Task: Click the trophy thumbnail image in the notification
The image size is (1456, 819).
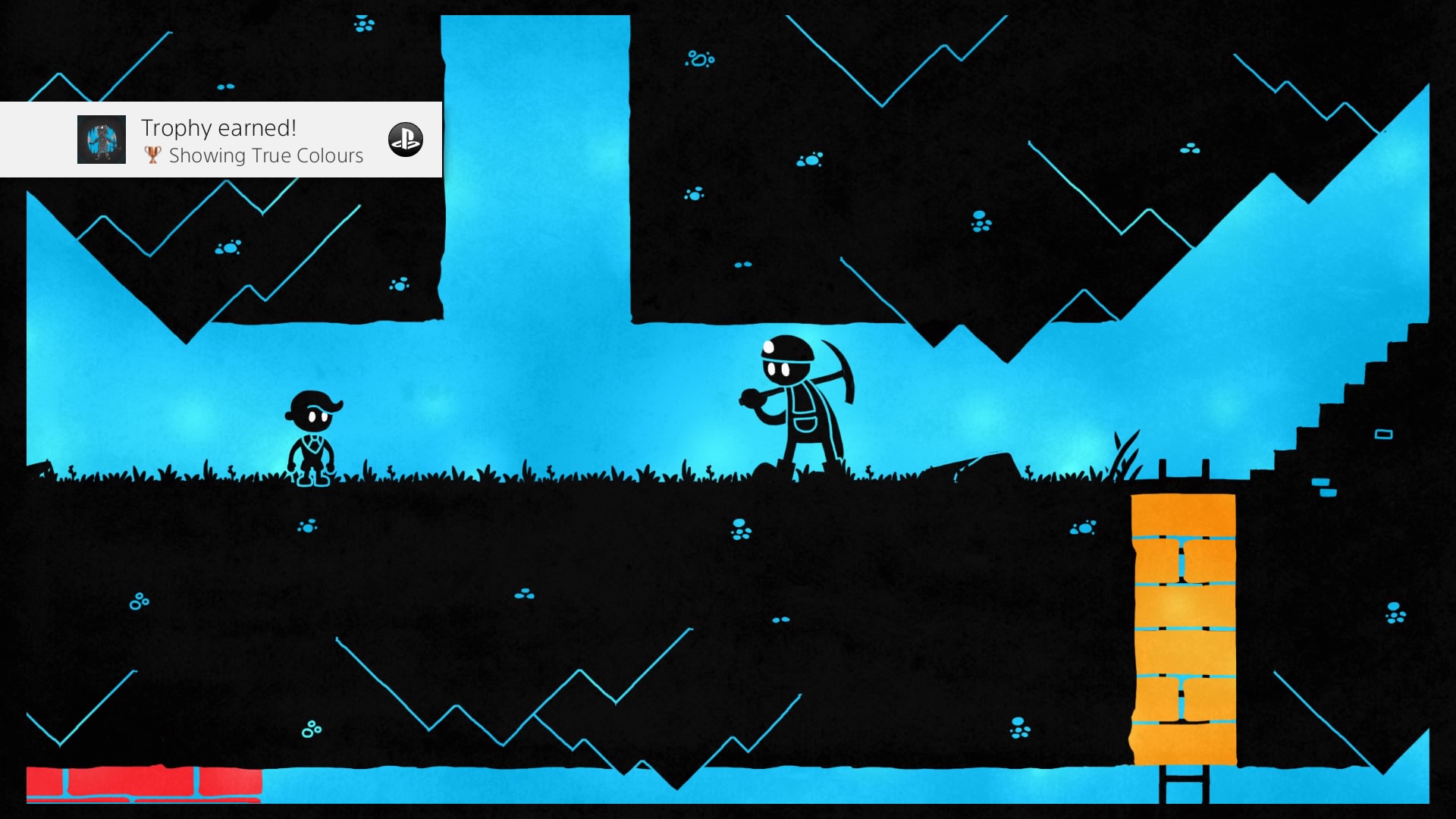Action: [102, 140]
